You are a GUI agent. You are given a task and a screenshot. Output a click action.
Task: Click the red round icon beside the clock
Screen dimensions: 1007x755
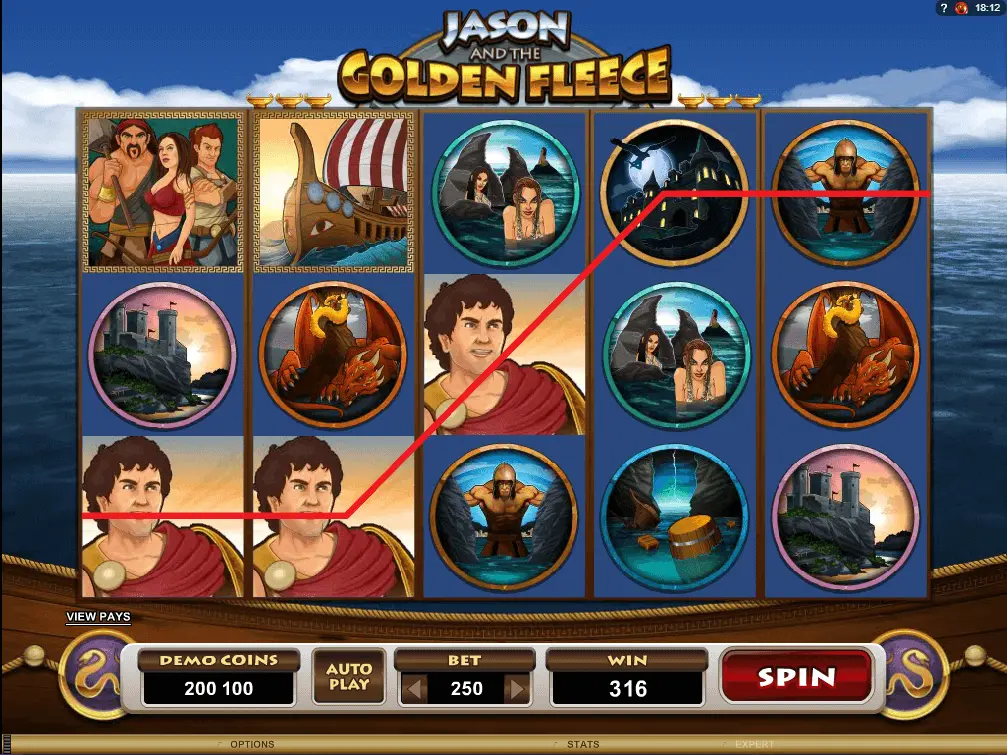click(x=961, y=8)
